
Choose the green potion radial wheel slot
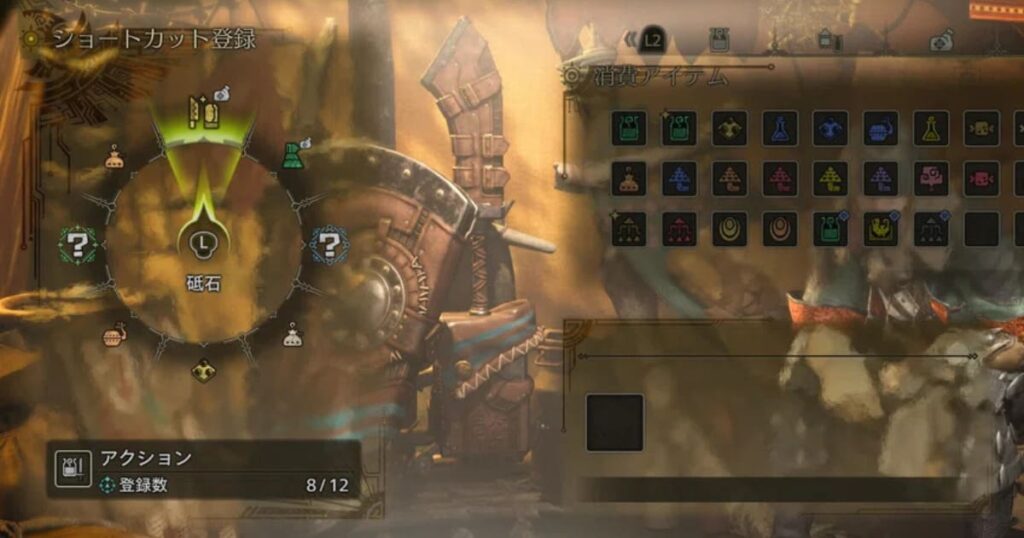[x=291, y=156]
